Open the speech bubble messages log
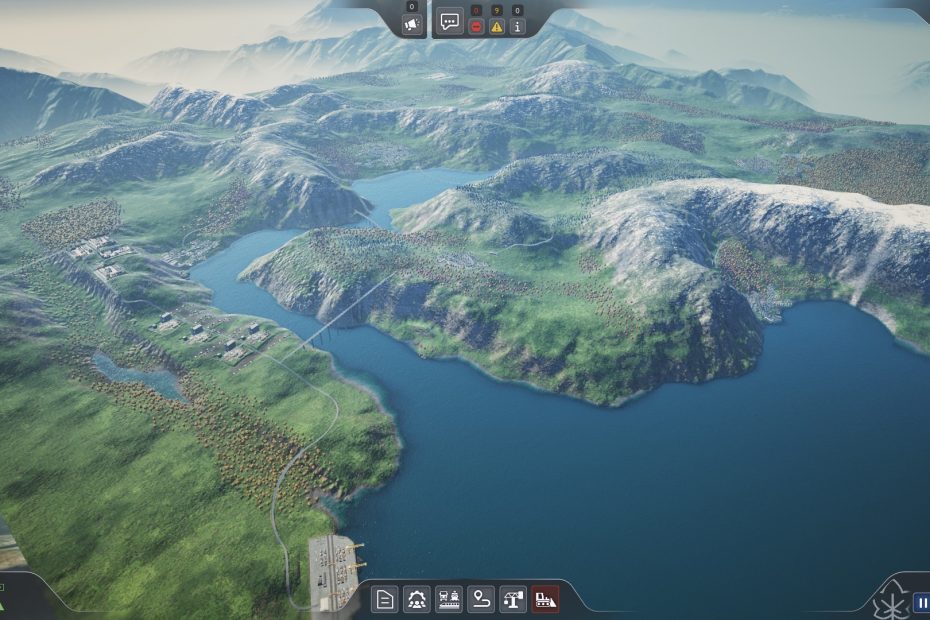930x620 pixels. tap(450, 21)
